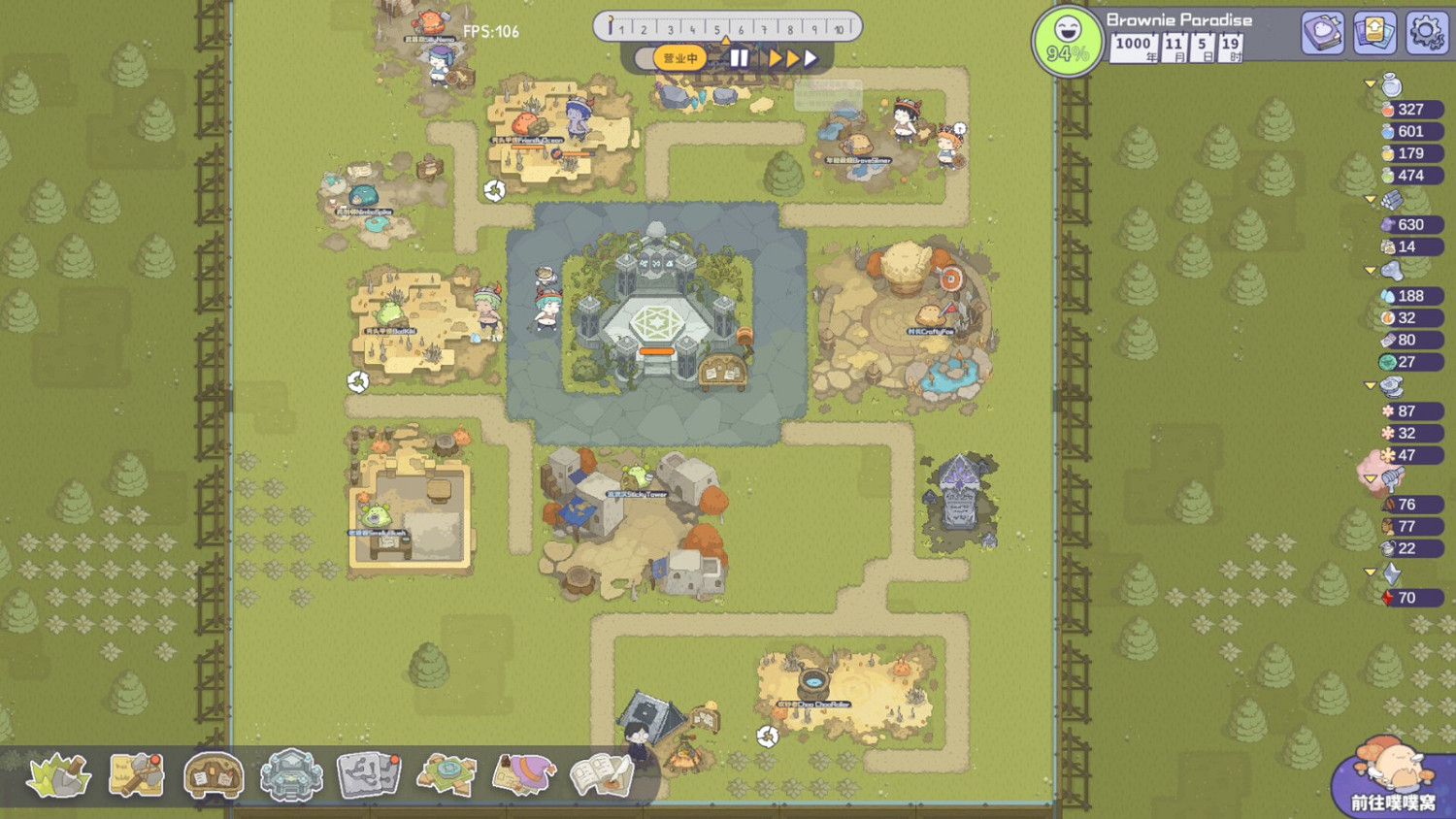Open the wizard hat orders panel

(524, 774)
